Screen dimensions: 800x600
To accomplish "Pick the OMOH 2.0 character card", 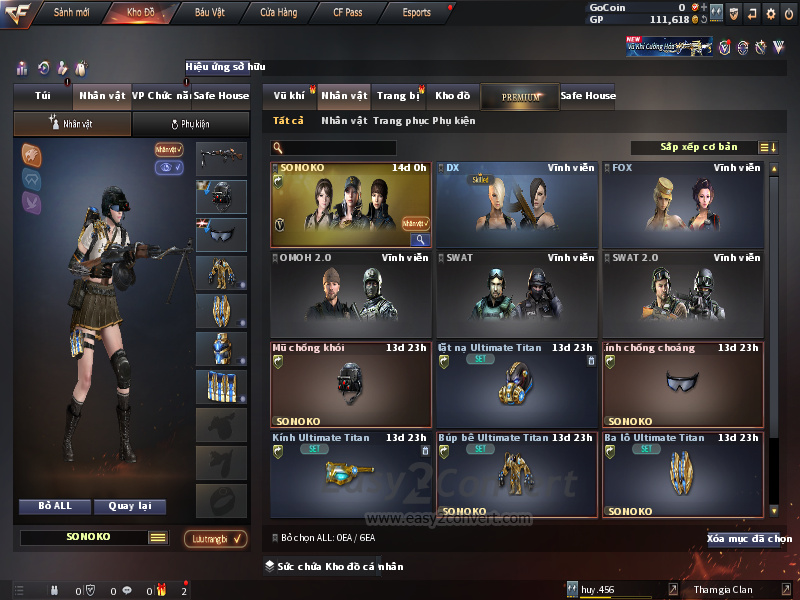I will (351, 294).
